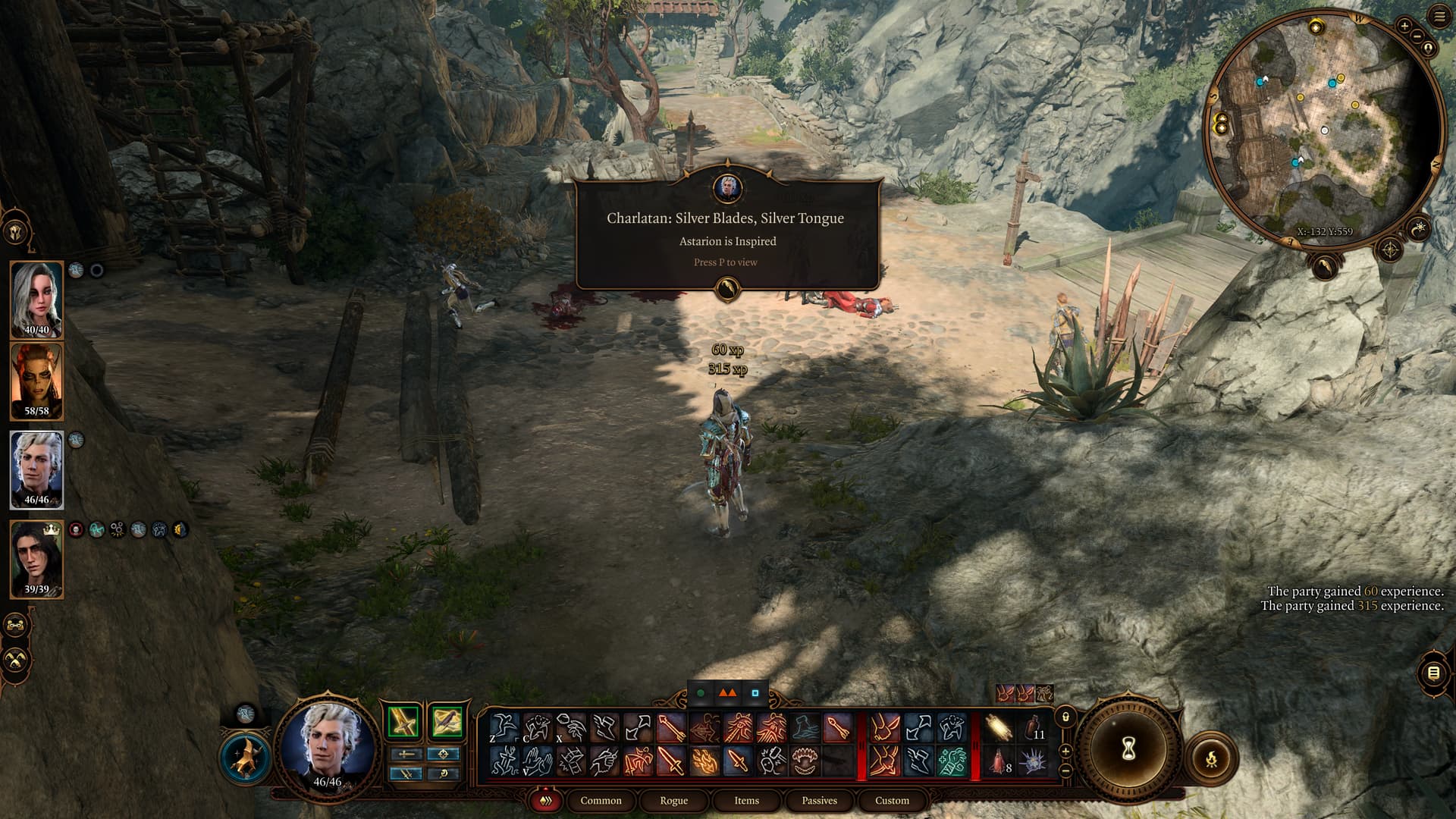Switch to the Custom hotbar tab
Screen dimensions: 1456x819
[892, 800]
